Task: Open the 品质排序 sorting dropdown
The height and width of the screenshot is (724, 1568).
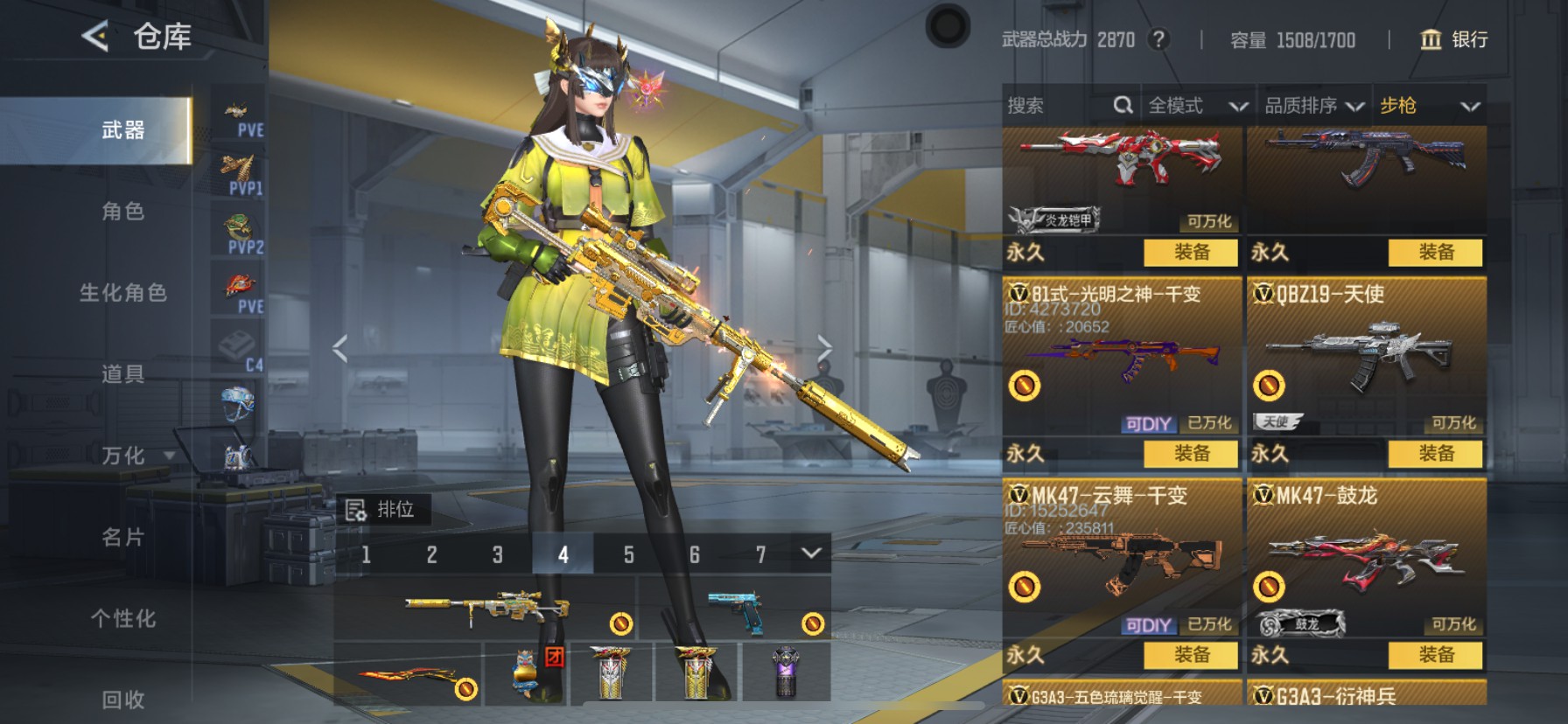Action: point(1313,106)
